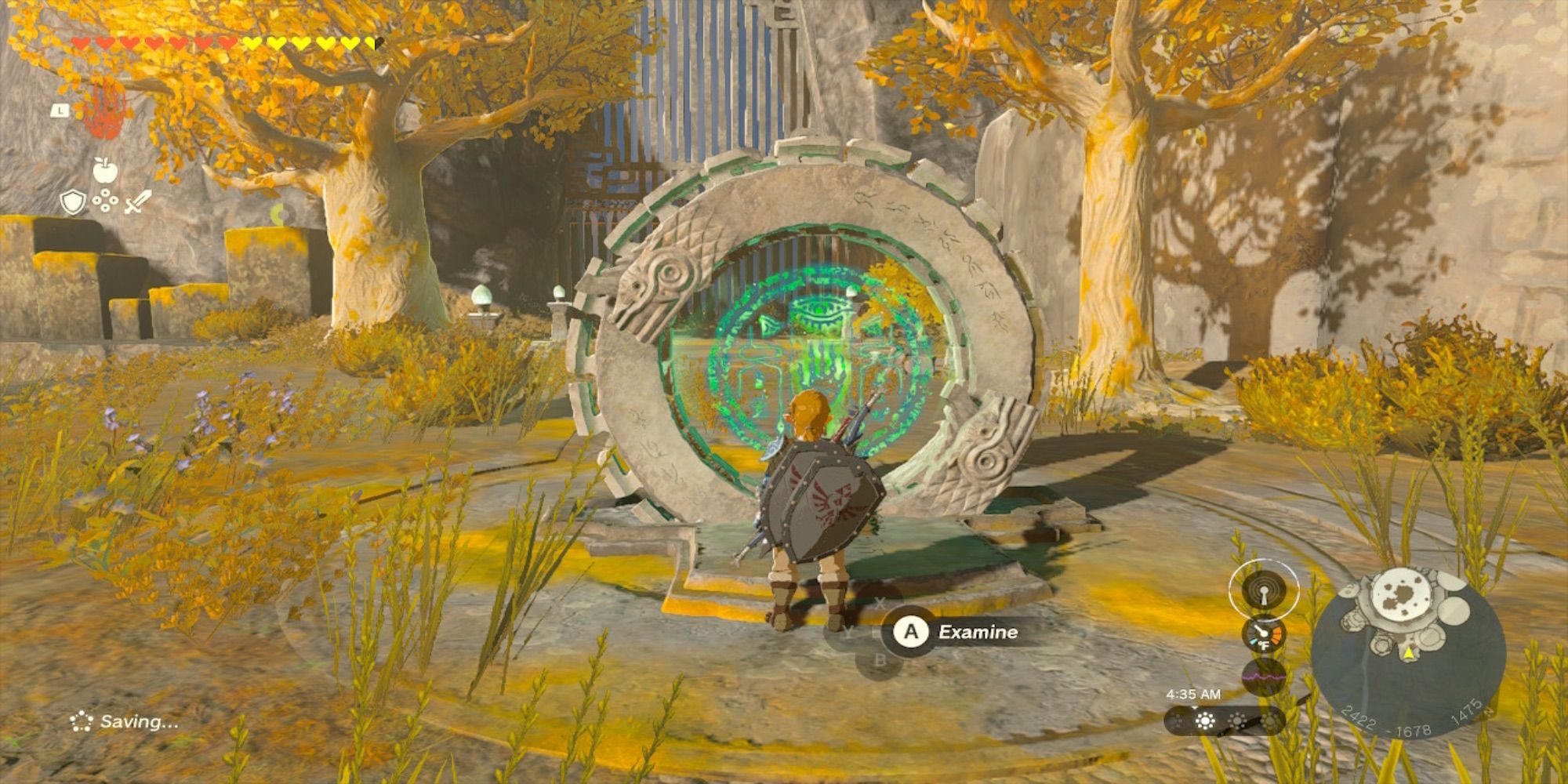Toggle the leftmost dim weather forecast icon
Viewport: 1568px width, 784px height.
click(1178, 720)
